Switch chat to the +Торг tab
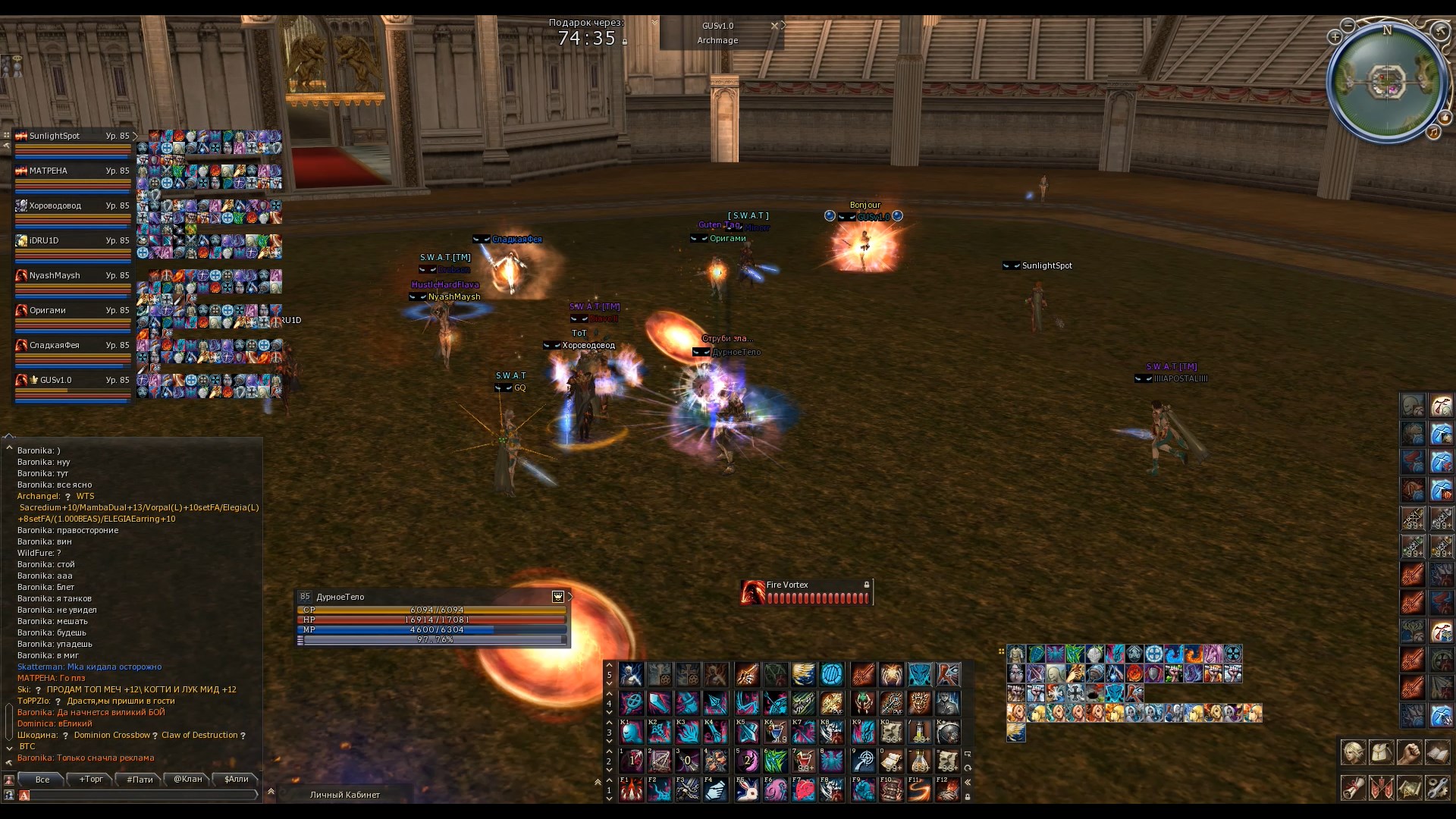This screenshot has height=819, width=1456. pos(91,779)
